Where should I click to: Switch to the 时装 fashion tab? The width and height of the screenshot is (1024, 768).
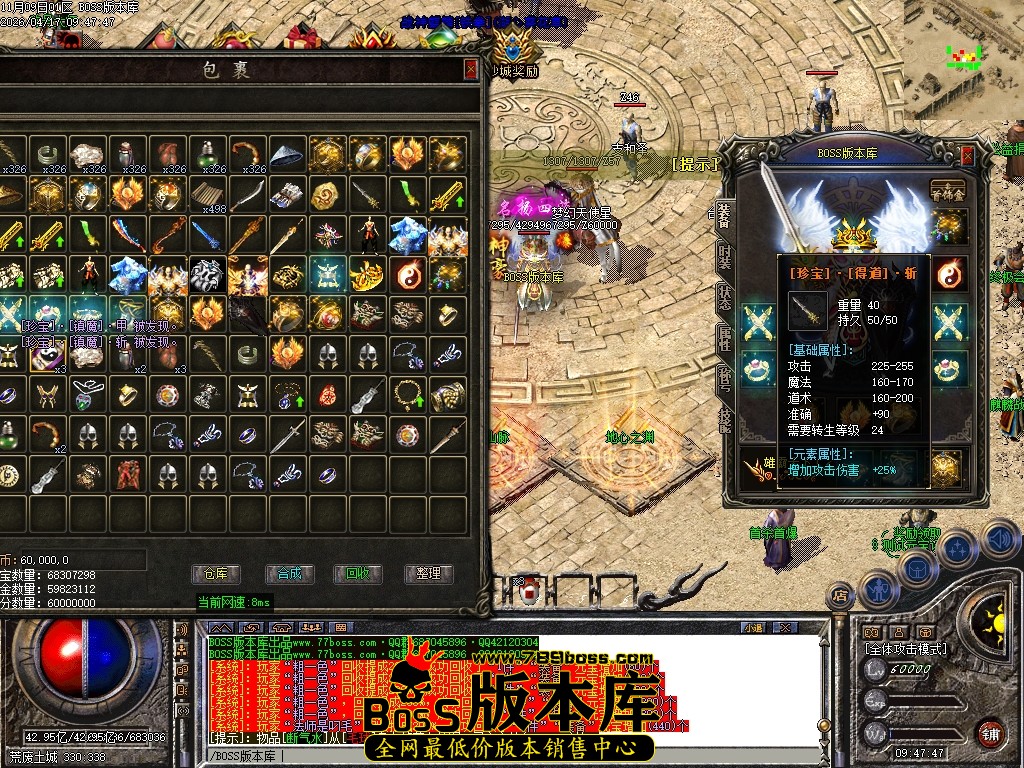coord(724,255)
